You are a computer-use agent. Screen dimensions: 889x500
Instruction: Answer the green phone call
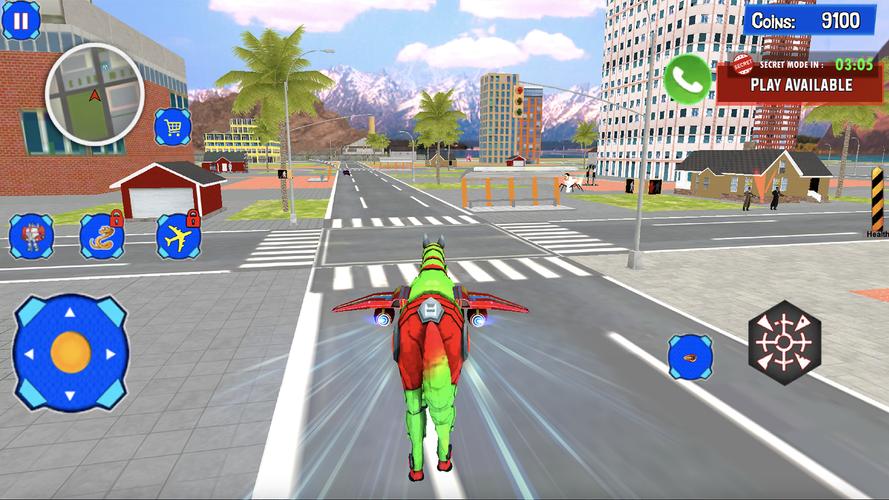pos(686,79)
